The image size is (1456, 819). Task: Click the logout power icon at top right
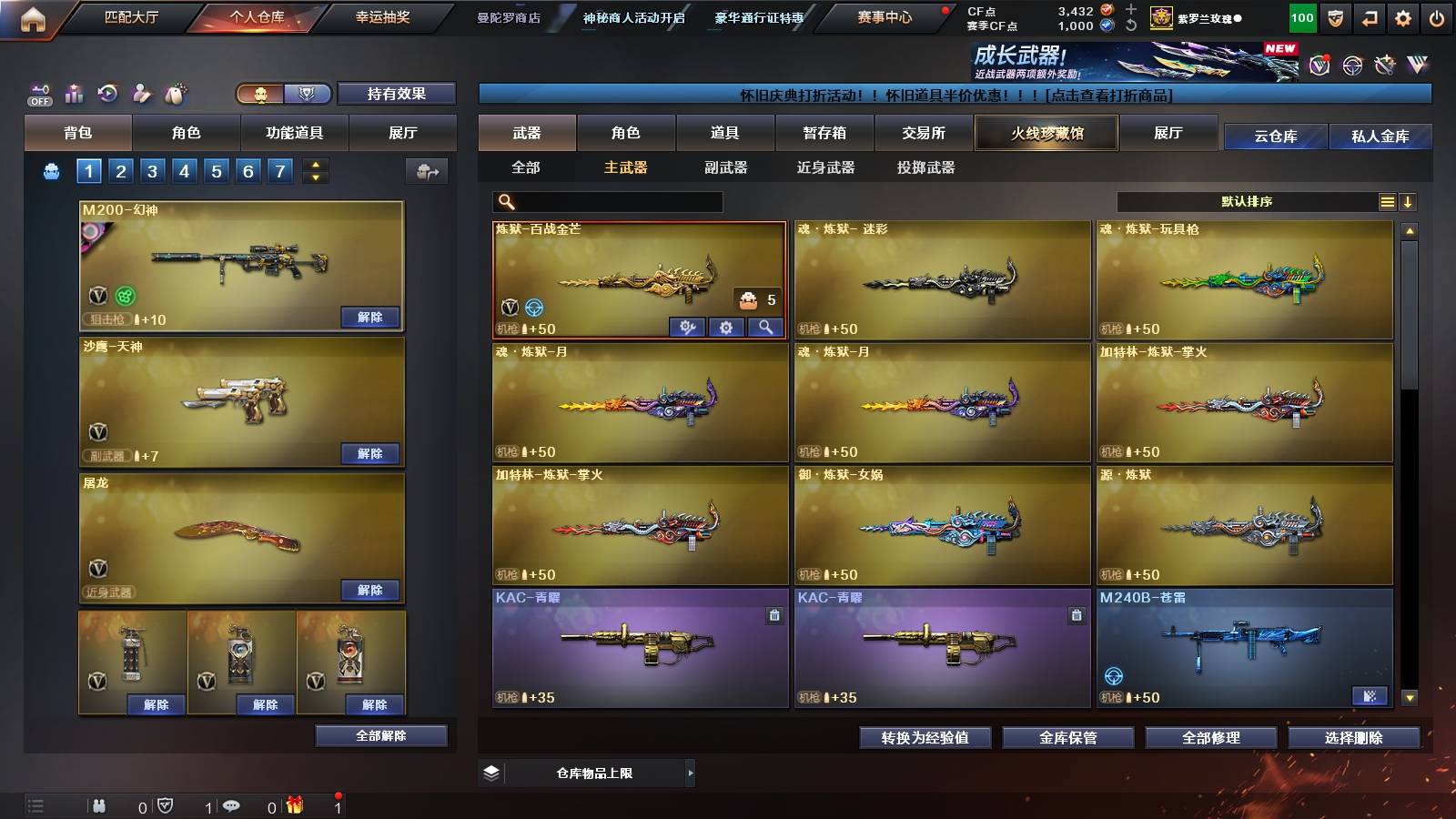(x=1435, y=17)
